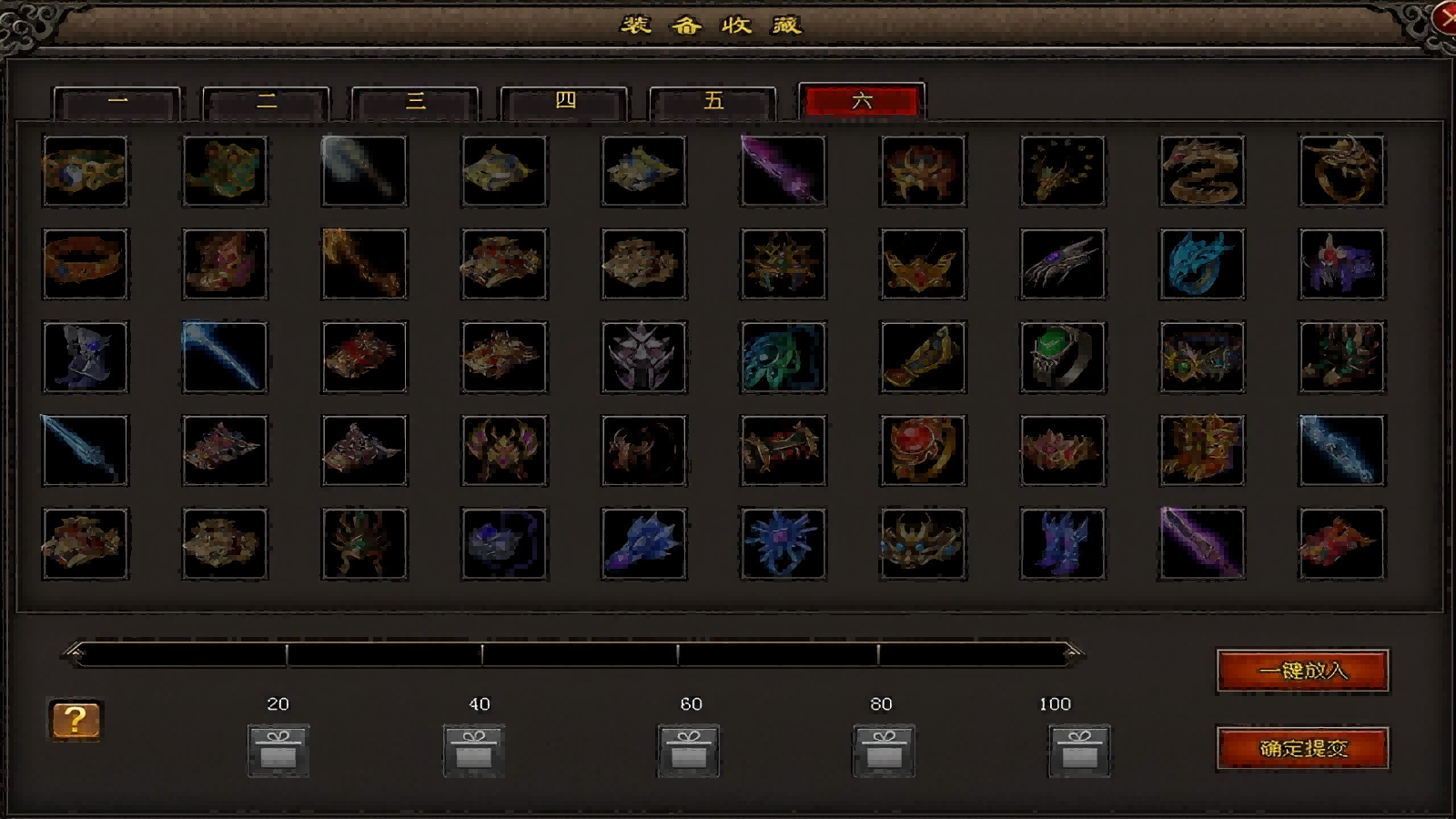
Task: Claim the gift box at 40
Action: 473,751
